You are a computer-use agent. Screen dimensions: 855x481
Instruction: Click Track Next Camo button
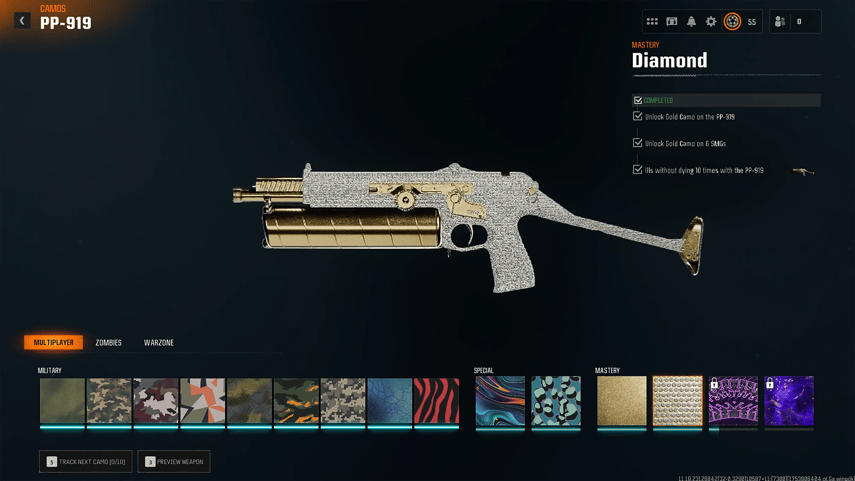pyautogui.click(x=86, y=462)
